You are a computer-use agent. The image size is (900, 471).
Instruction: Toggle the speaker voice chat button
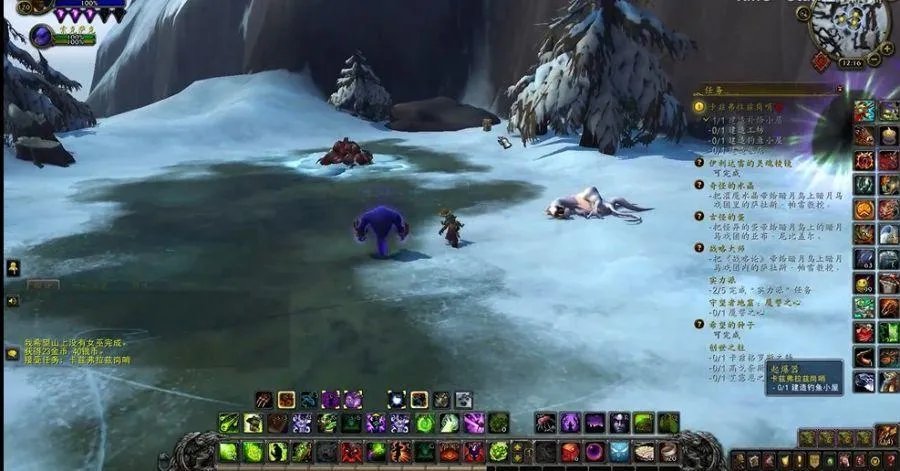click(12, 300)
